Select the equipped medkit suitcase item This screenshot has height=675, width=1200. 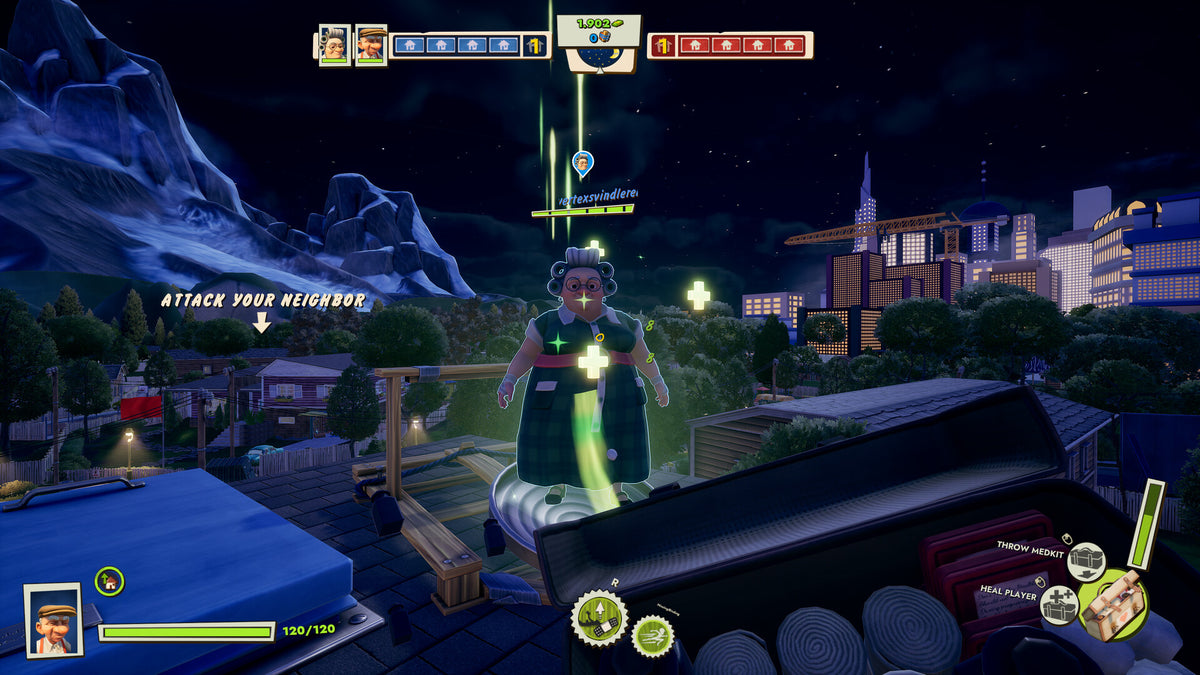pos(1114,604)
